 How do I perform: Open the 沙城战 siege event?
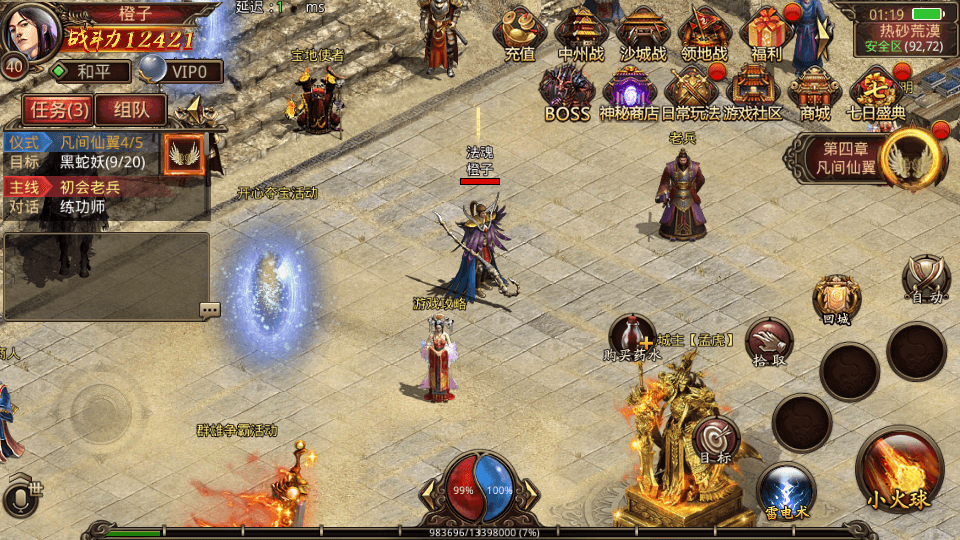(x=642, y=33)
